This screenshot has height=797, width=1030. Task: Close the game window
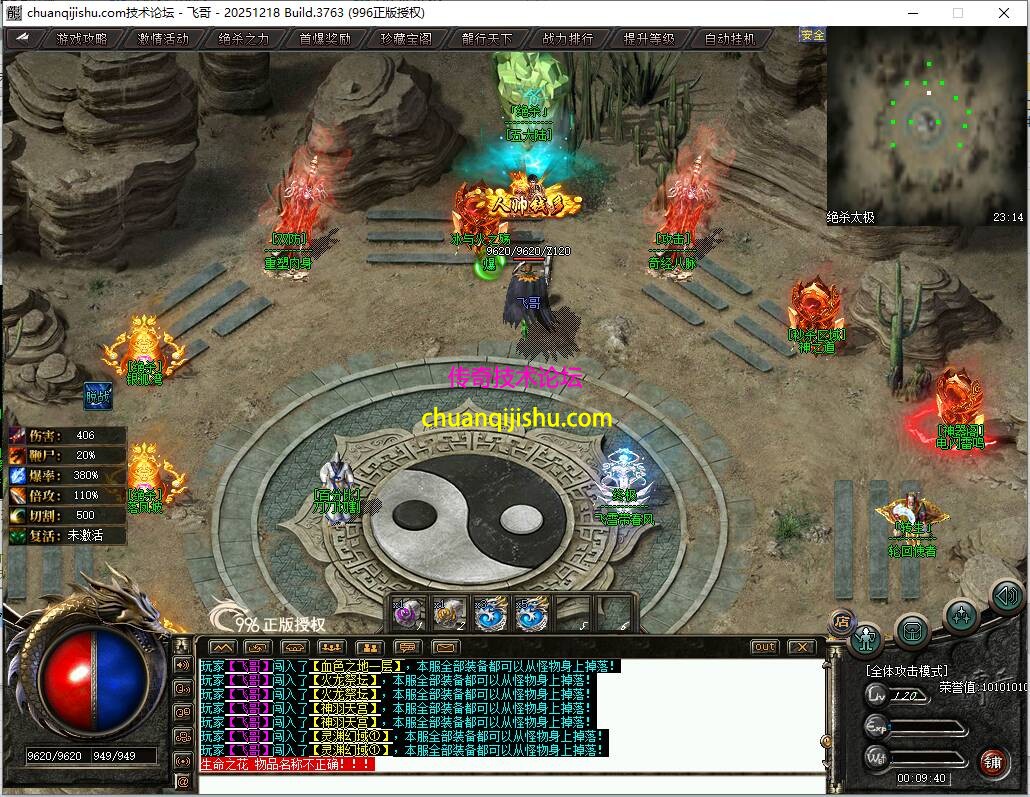[1003, 13]
